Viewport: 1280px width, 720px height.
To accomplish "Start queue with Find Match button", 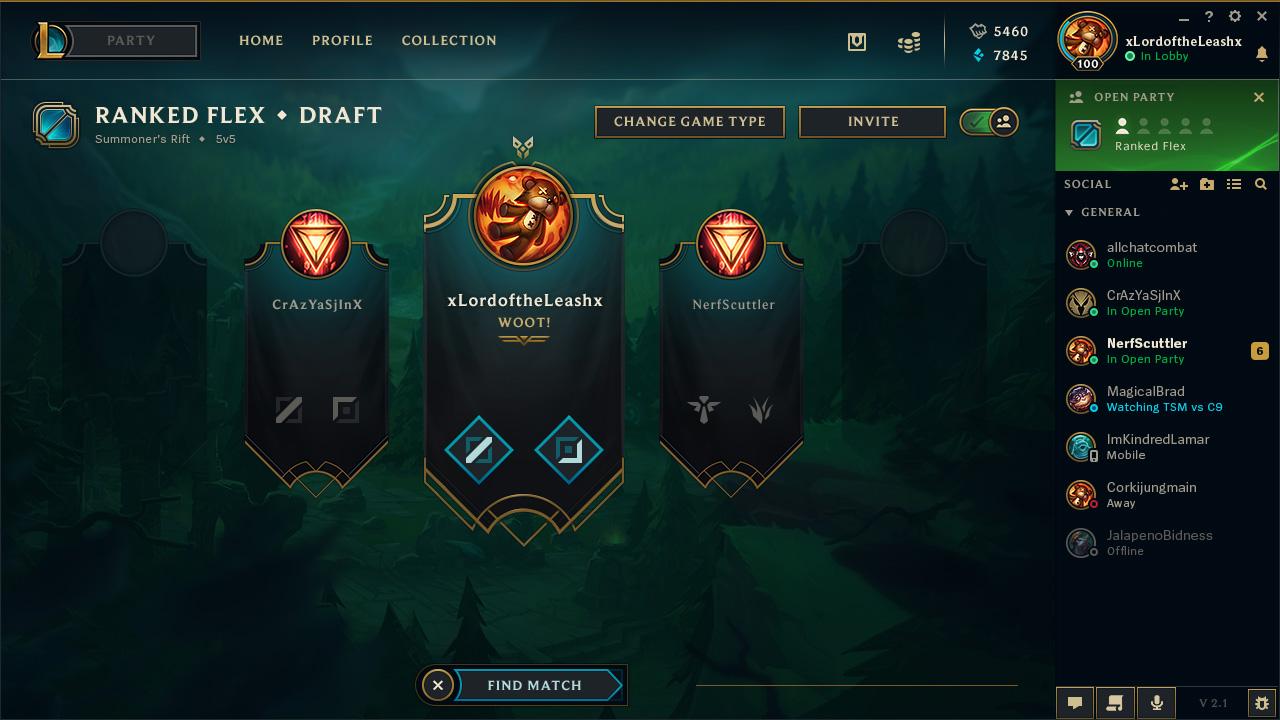I will tap(535, 685).
